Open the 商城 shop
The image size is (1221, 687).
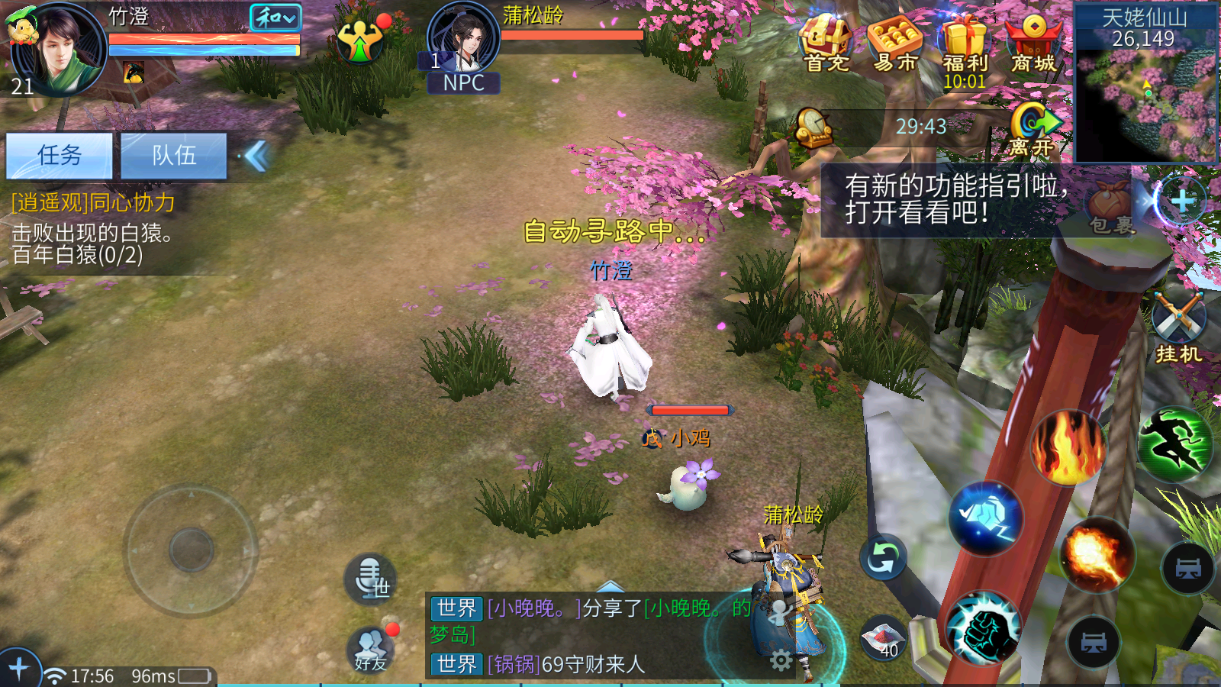click(1033, 43)
